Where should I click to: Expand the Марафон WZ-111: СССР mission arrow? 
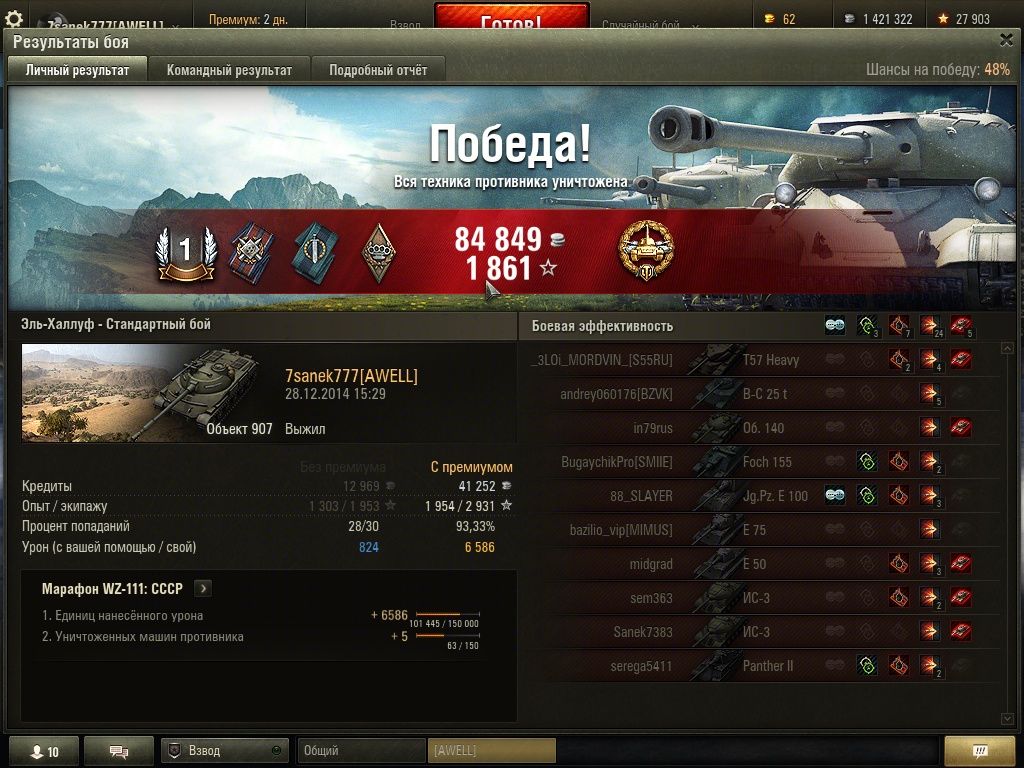pyautogui.click(x=203, y=589)
